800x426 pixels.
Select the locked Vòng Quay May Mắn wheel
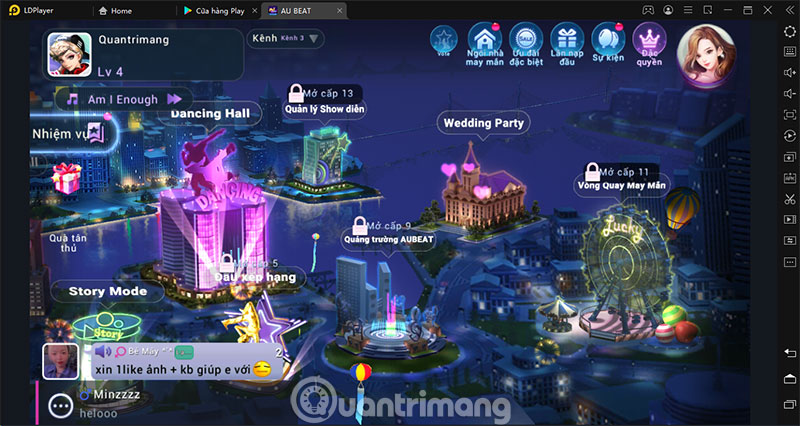click(620, 185)
